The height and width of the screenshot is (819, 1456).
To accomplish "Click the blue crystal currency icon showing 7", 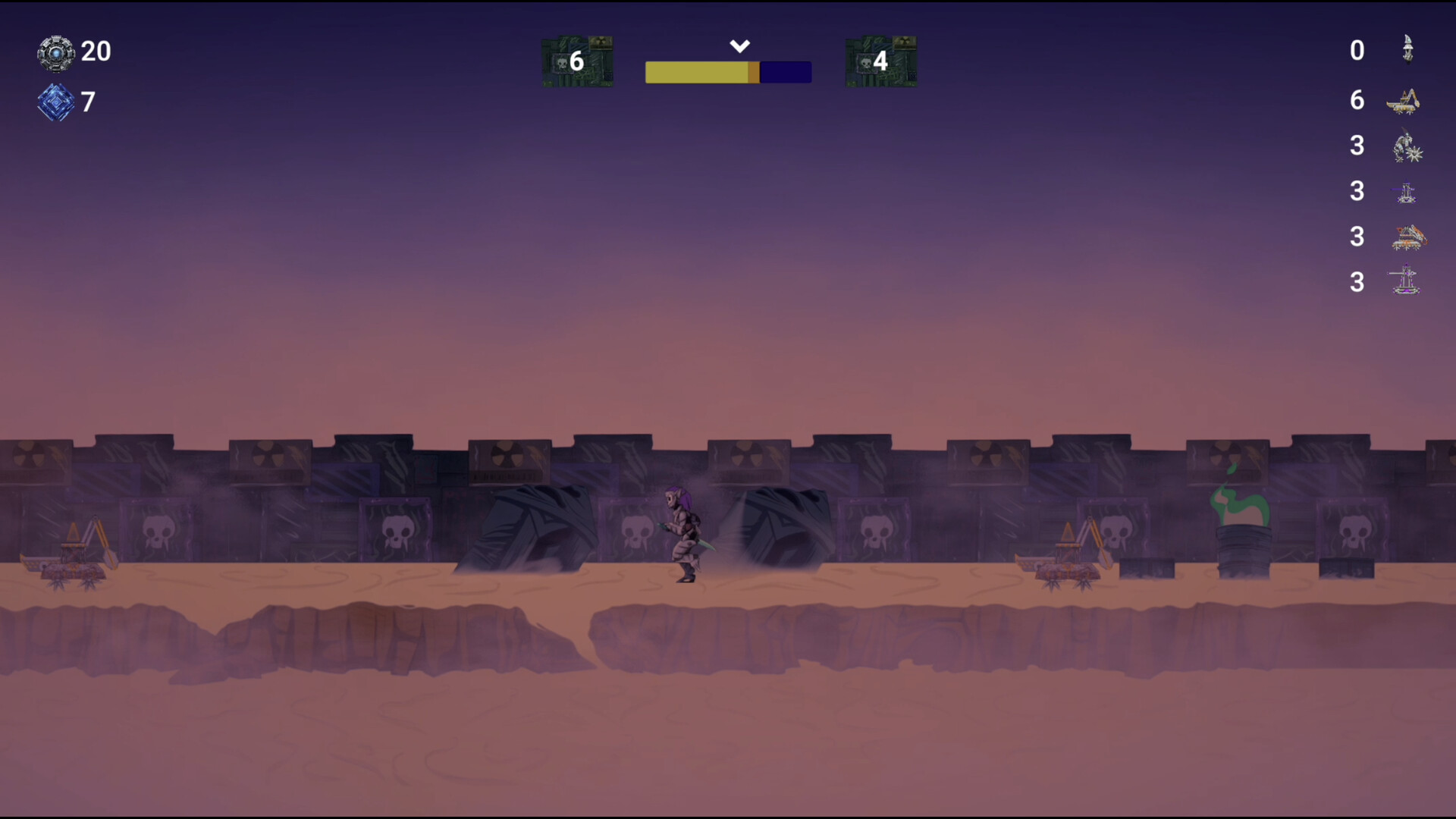I will [55, 102].
